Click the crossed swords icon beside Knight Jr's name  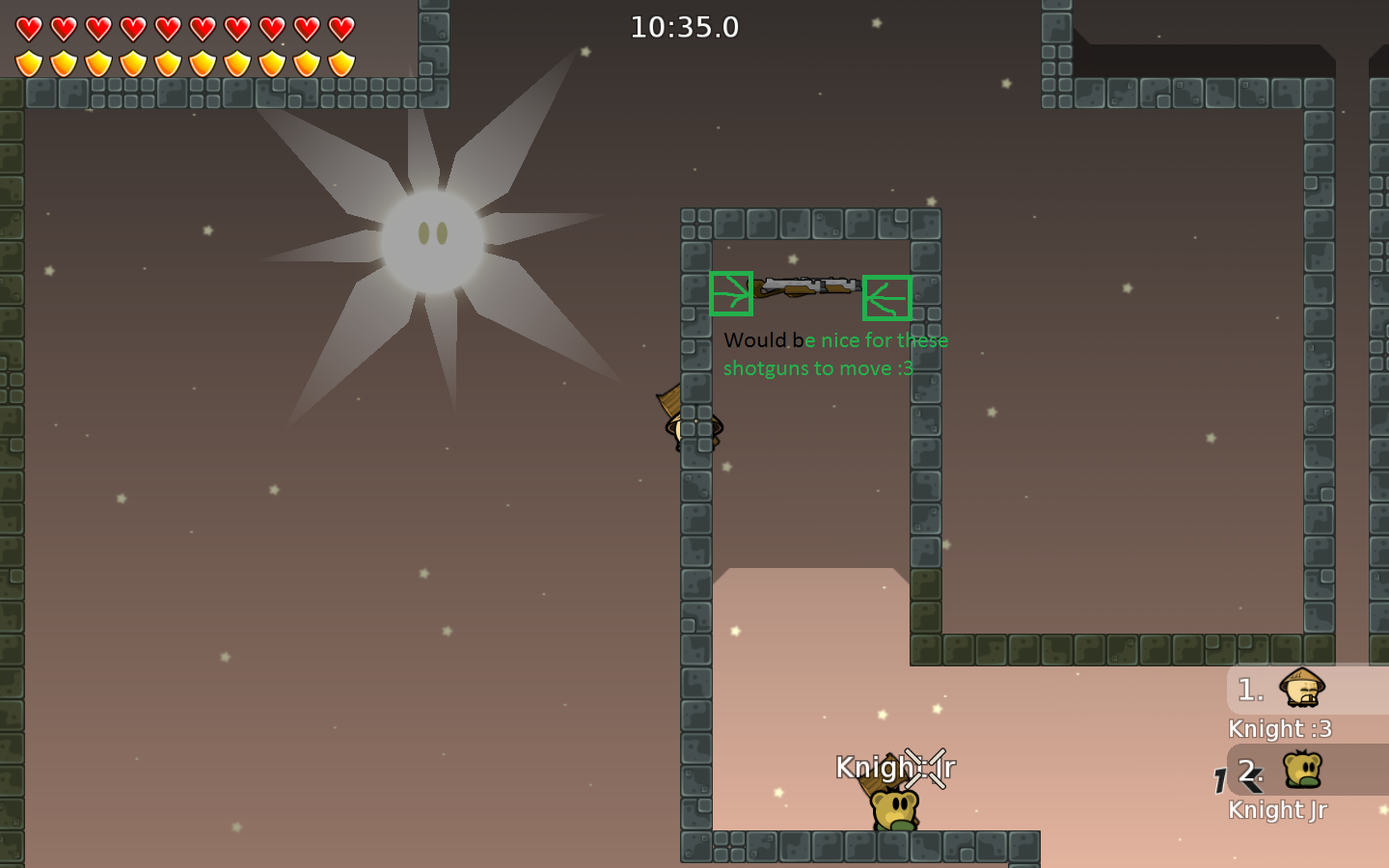point(926,769)
